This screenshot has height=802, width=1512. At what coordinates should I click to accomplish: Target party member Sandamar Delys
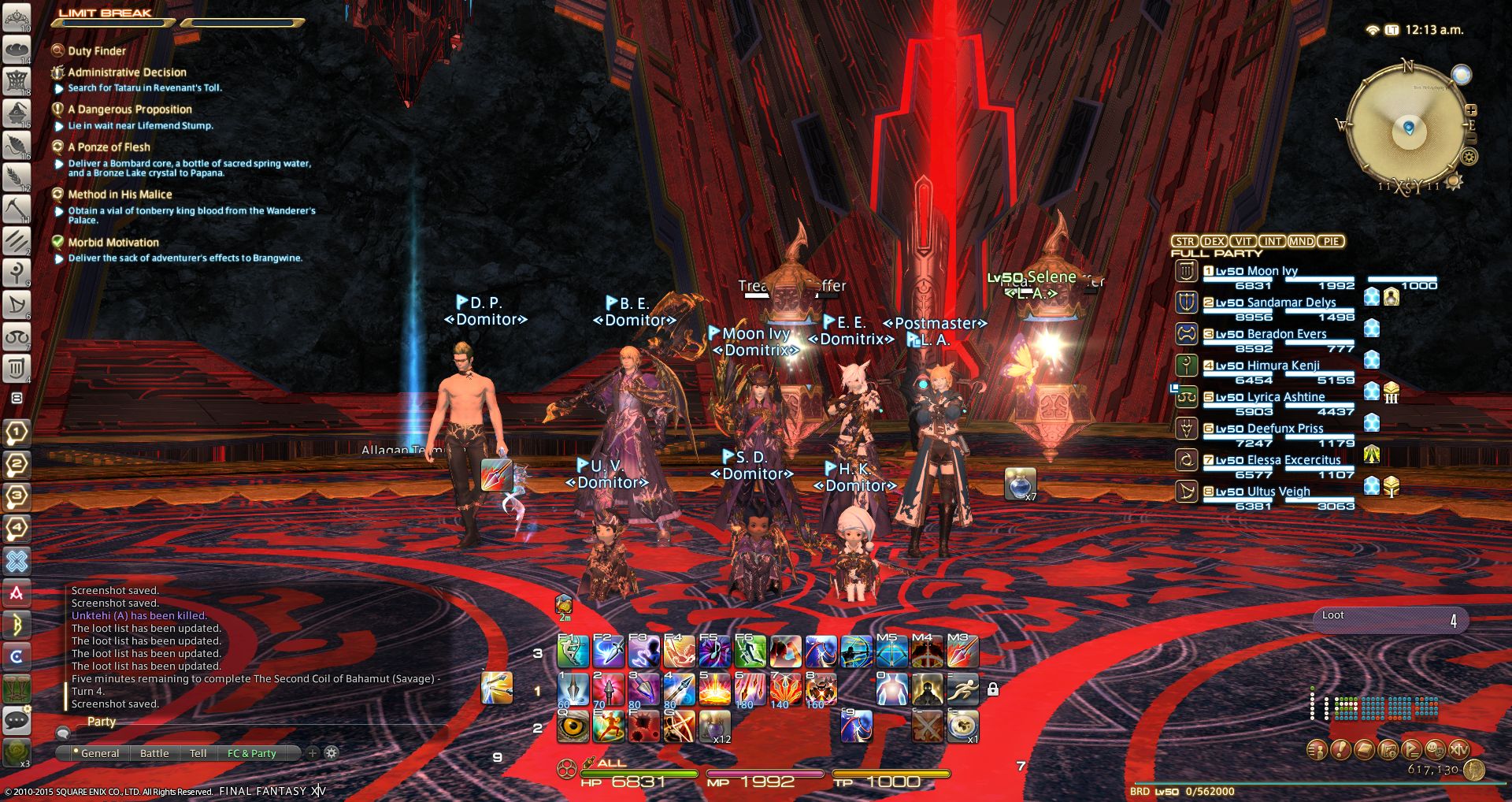[x=1291, y=303]
